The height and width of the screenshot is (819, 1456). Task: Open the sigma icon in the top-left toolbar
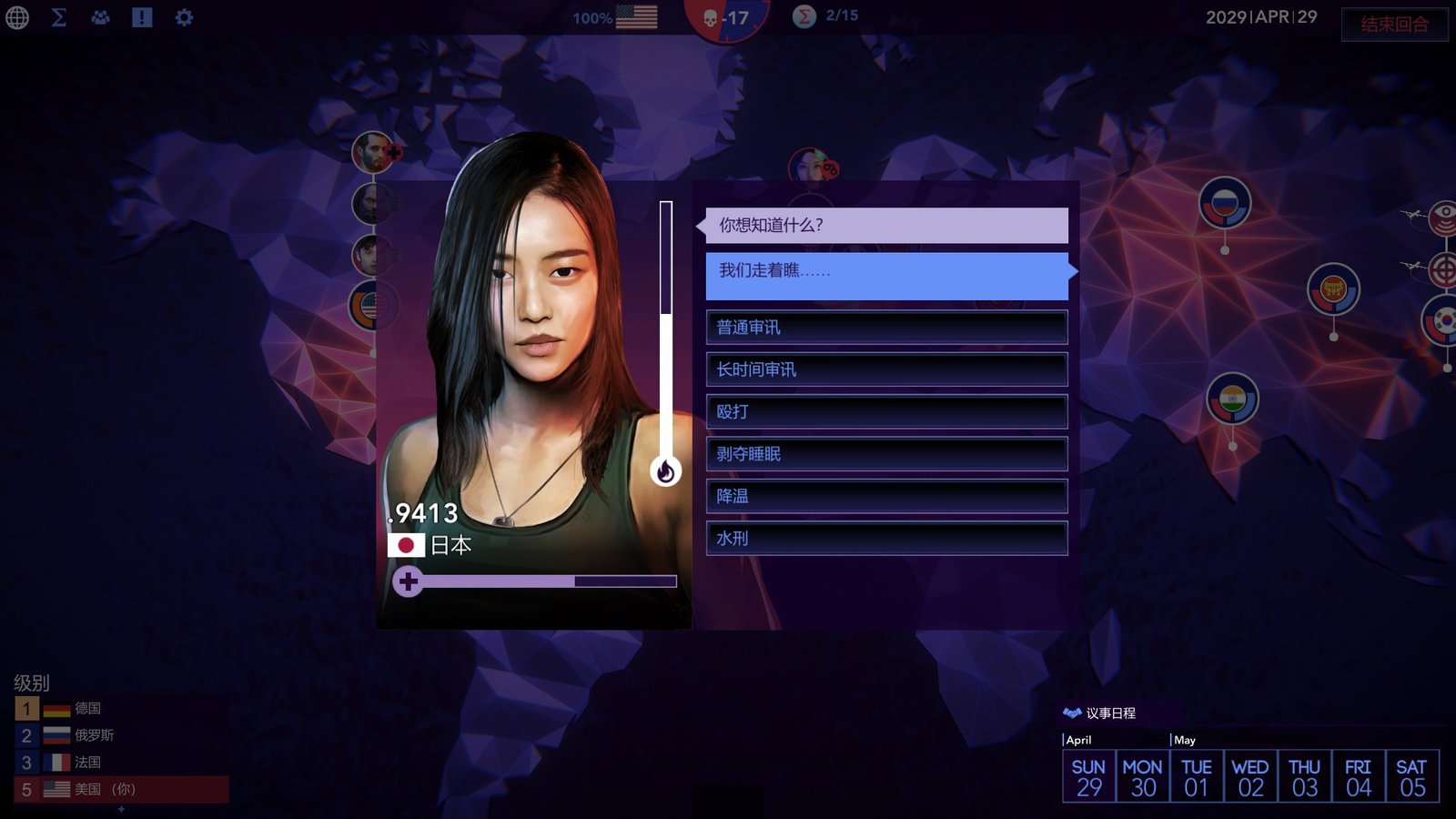pyautogui.click(x=59, y=17)
